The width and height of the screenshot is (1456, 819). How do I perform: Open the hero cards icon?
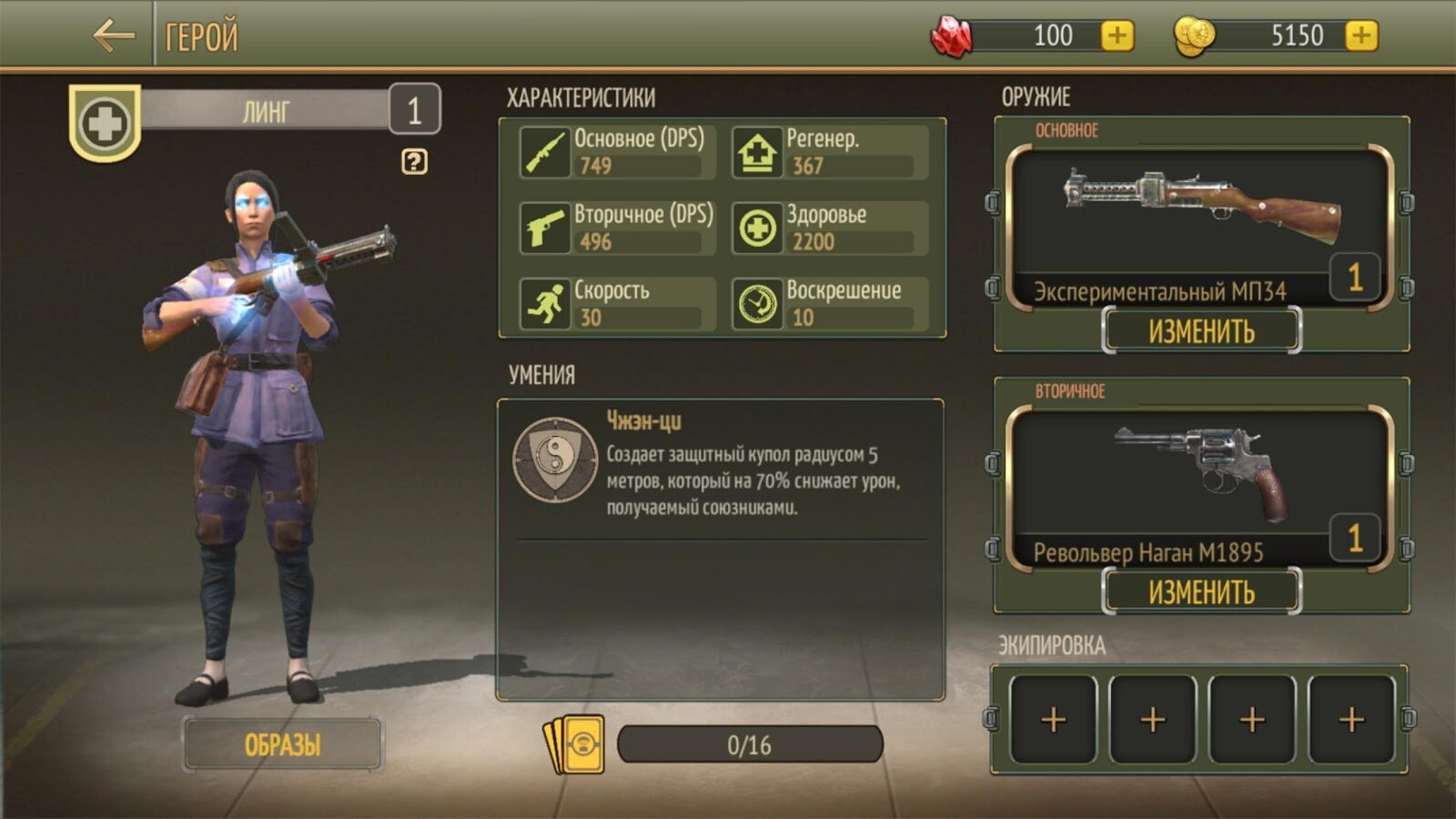click(575, 744)
